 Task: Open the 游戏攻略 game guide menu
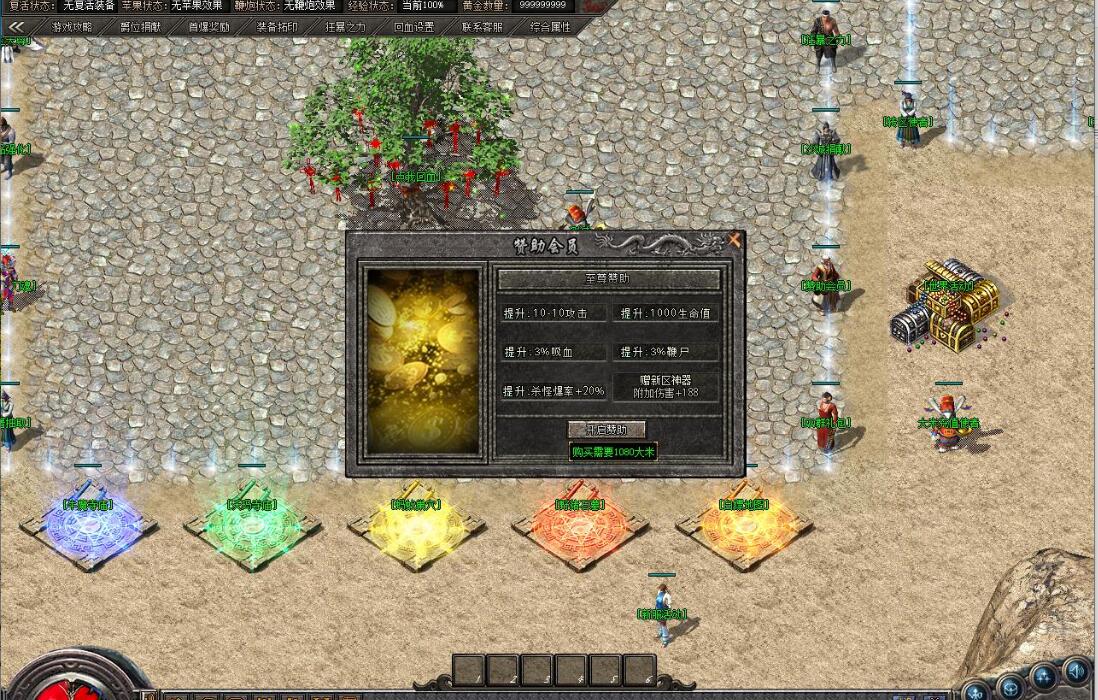(72, 27)
